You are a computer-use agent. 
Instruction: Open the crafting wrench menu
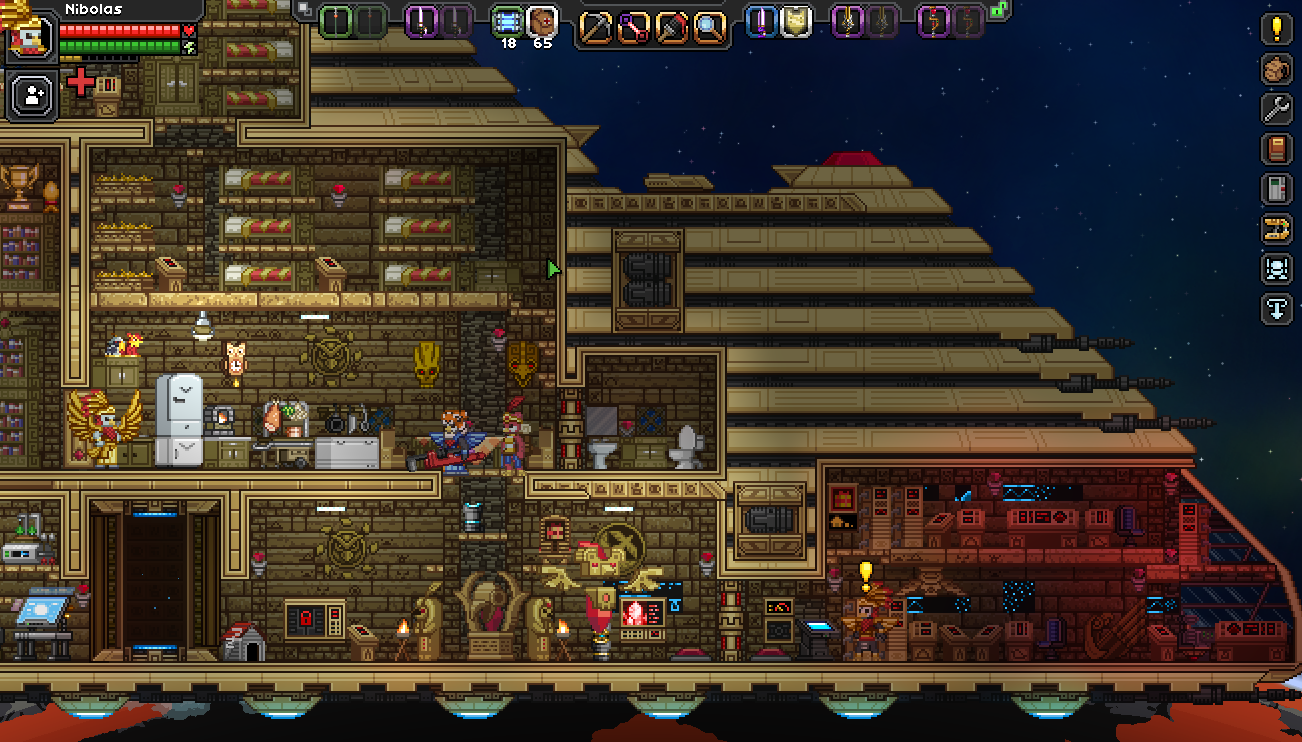point(1277,109)
